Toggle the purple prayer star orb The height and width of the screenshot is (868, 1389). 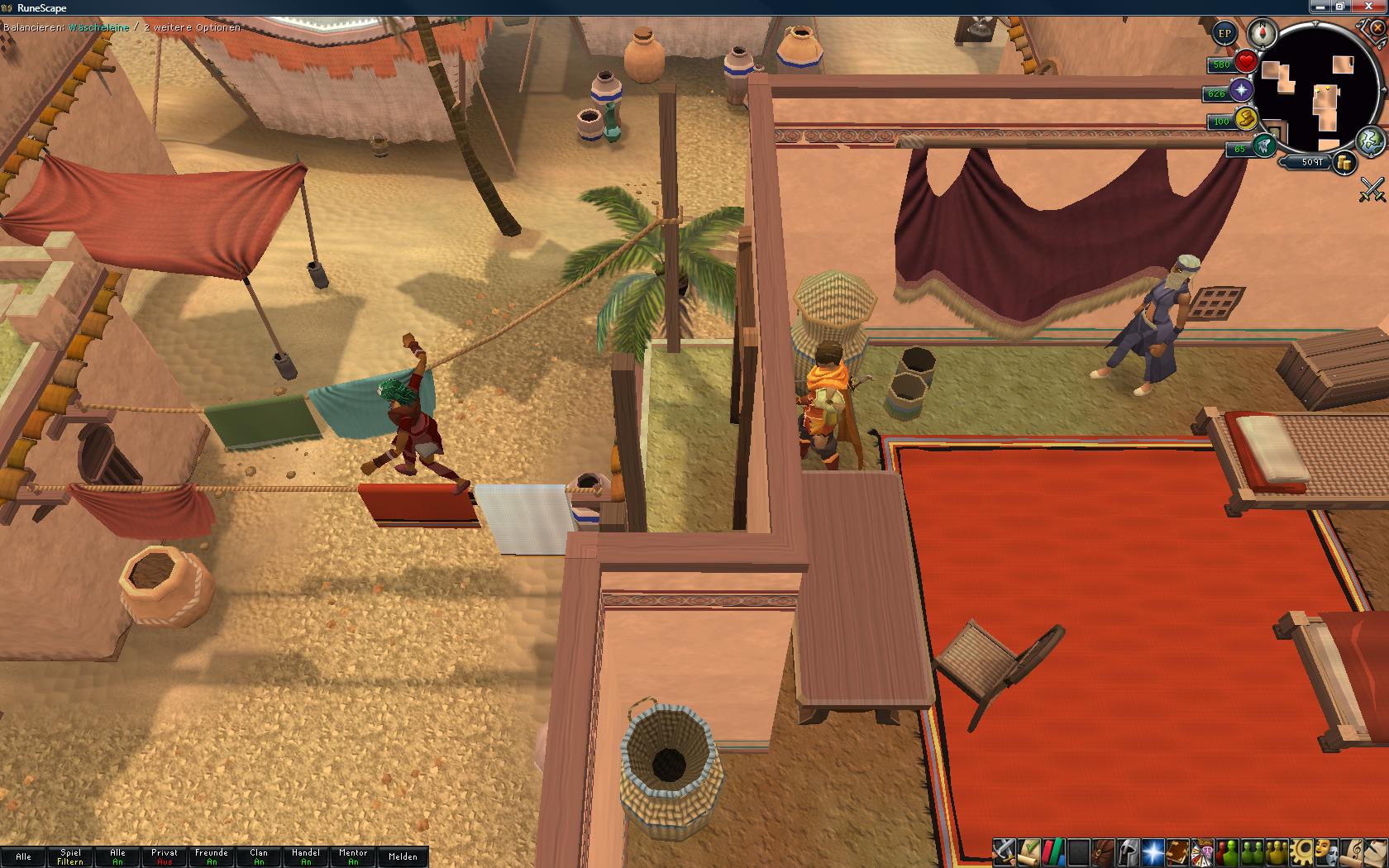(1241, 91)
